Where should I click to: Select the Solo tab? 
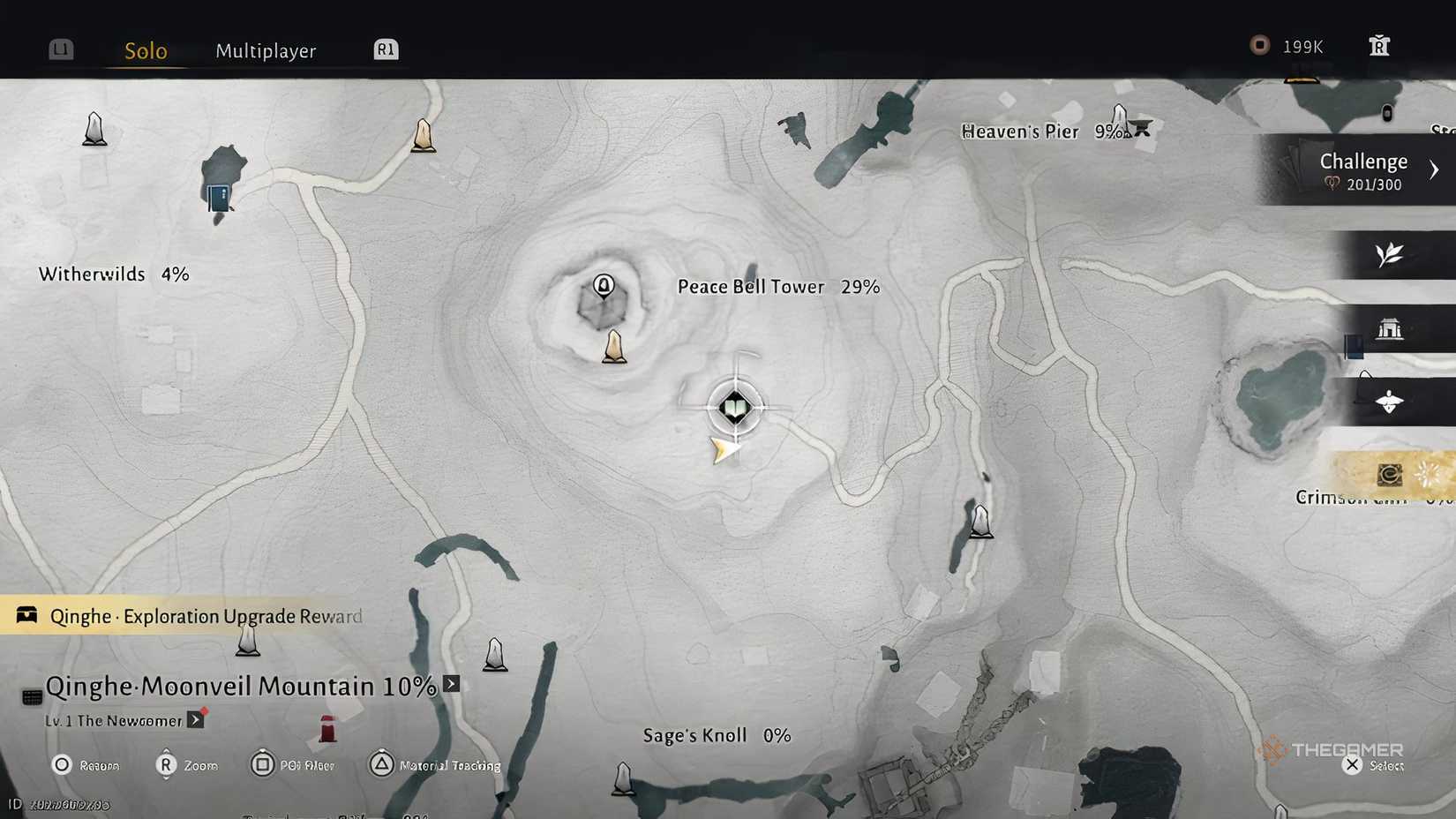click(145, 50)
